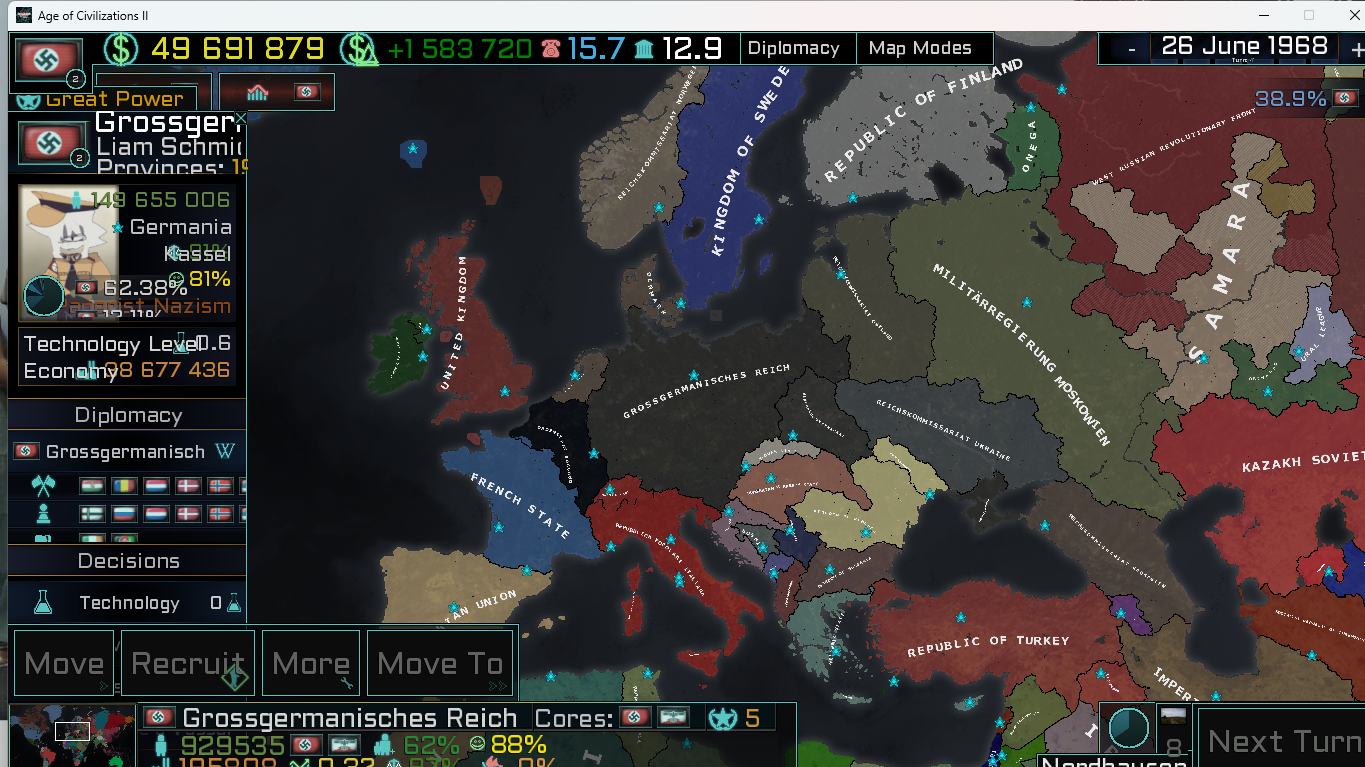Open the Technology decision row
Viewport: 1365px width, 767px height.
128,603
